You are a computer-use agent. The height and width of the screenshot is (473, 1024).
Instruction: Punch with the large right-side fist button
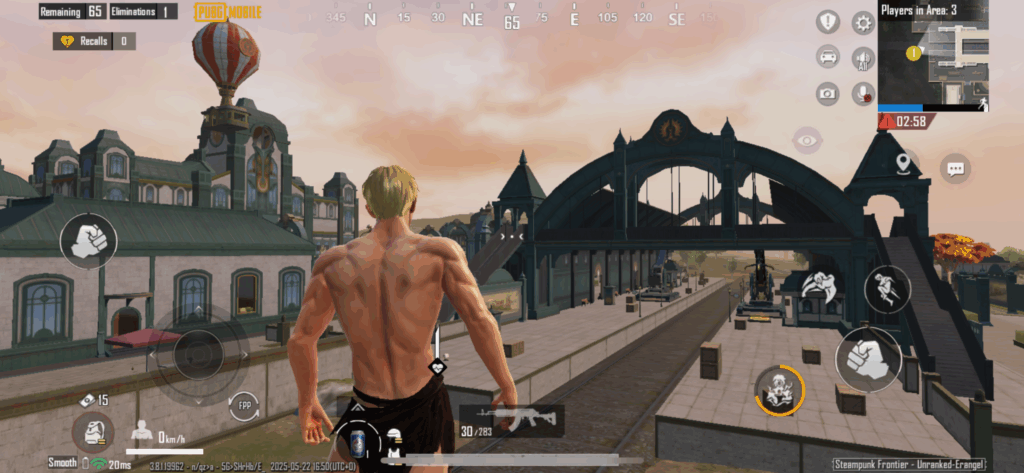[867, 360]
